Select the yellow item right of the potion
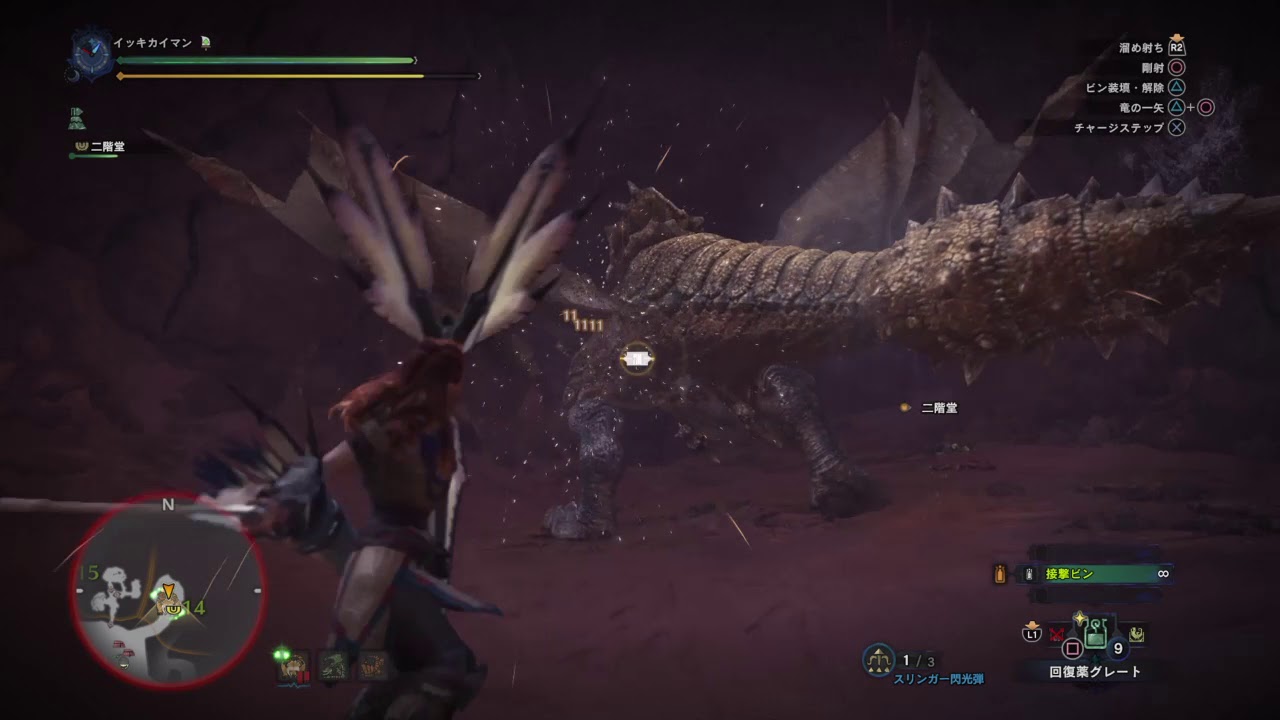 click(x=1136, y=633)
